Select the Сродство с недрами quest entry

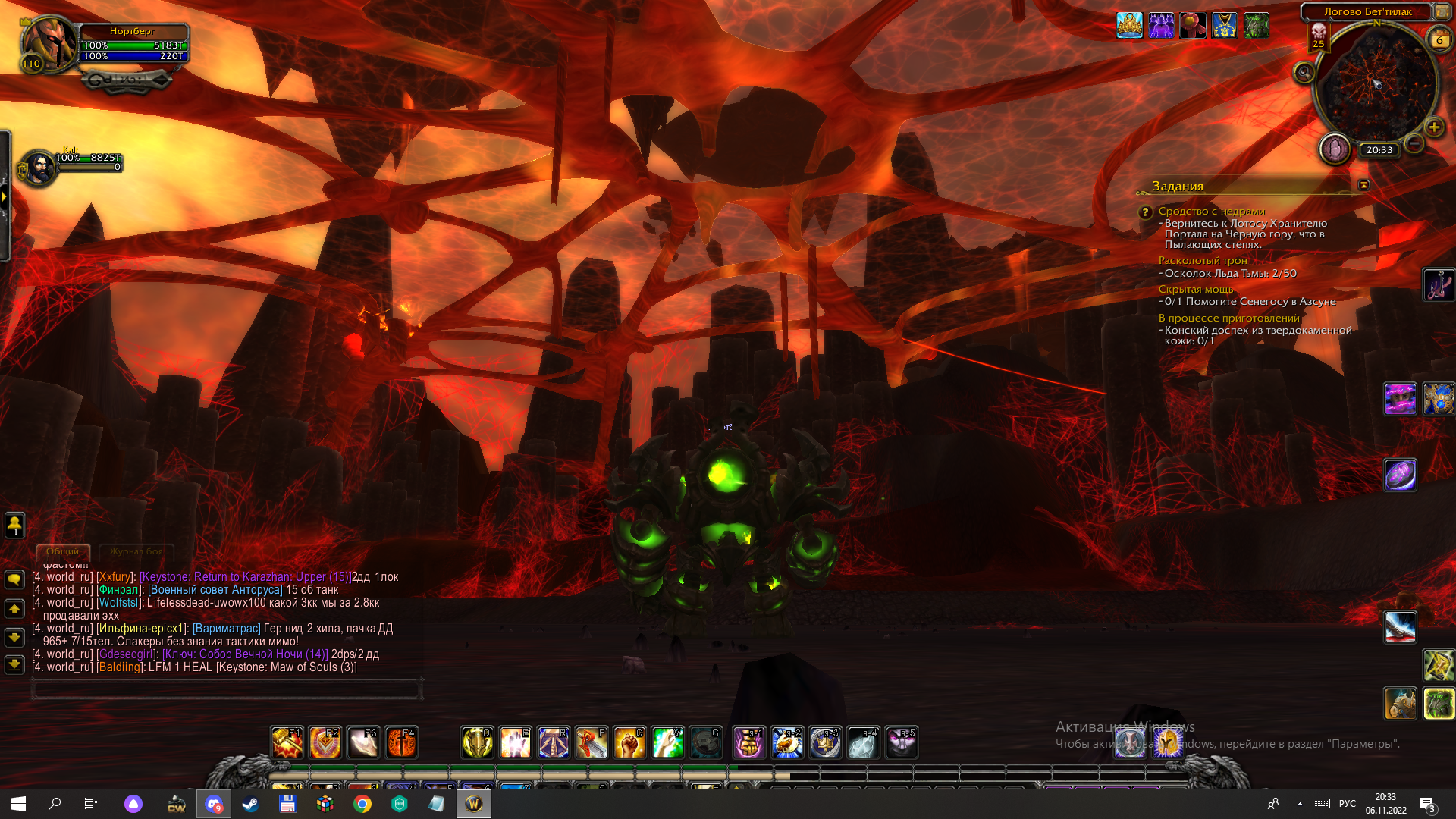pos(1211,211)
